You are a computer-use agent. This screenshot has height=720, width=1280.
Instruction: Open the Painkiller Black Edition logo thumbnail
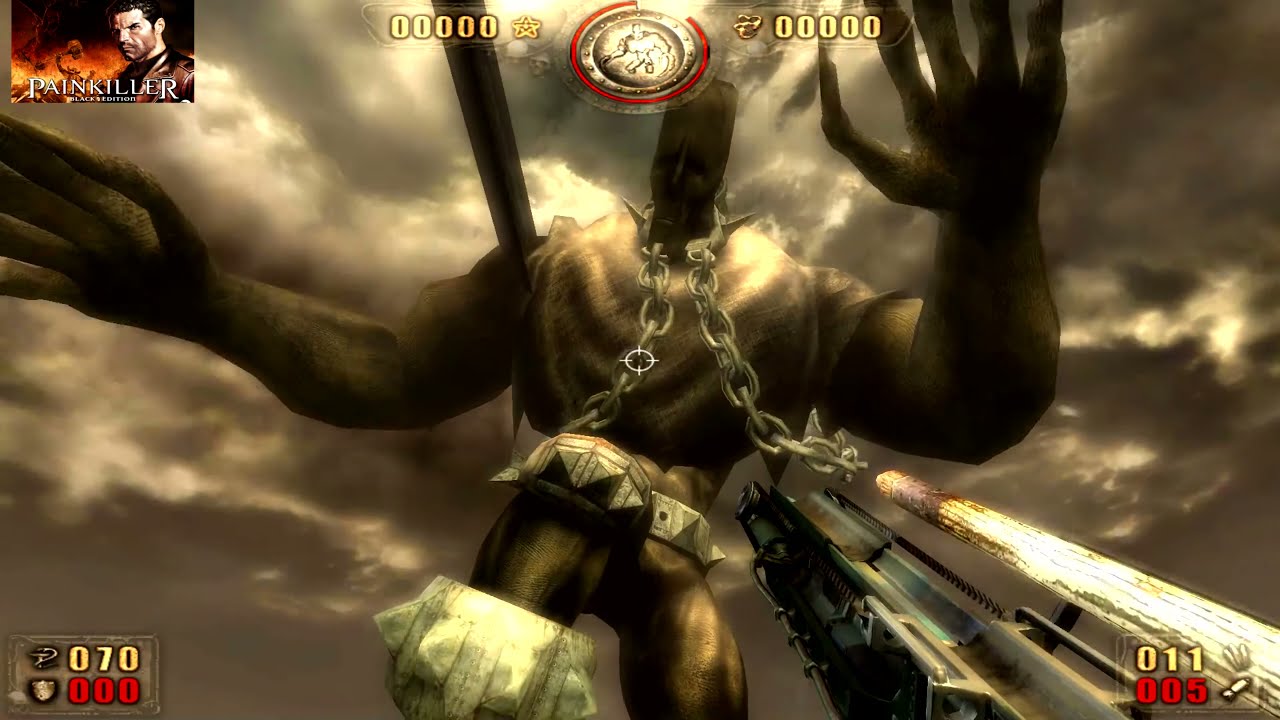(103, 51)
